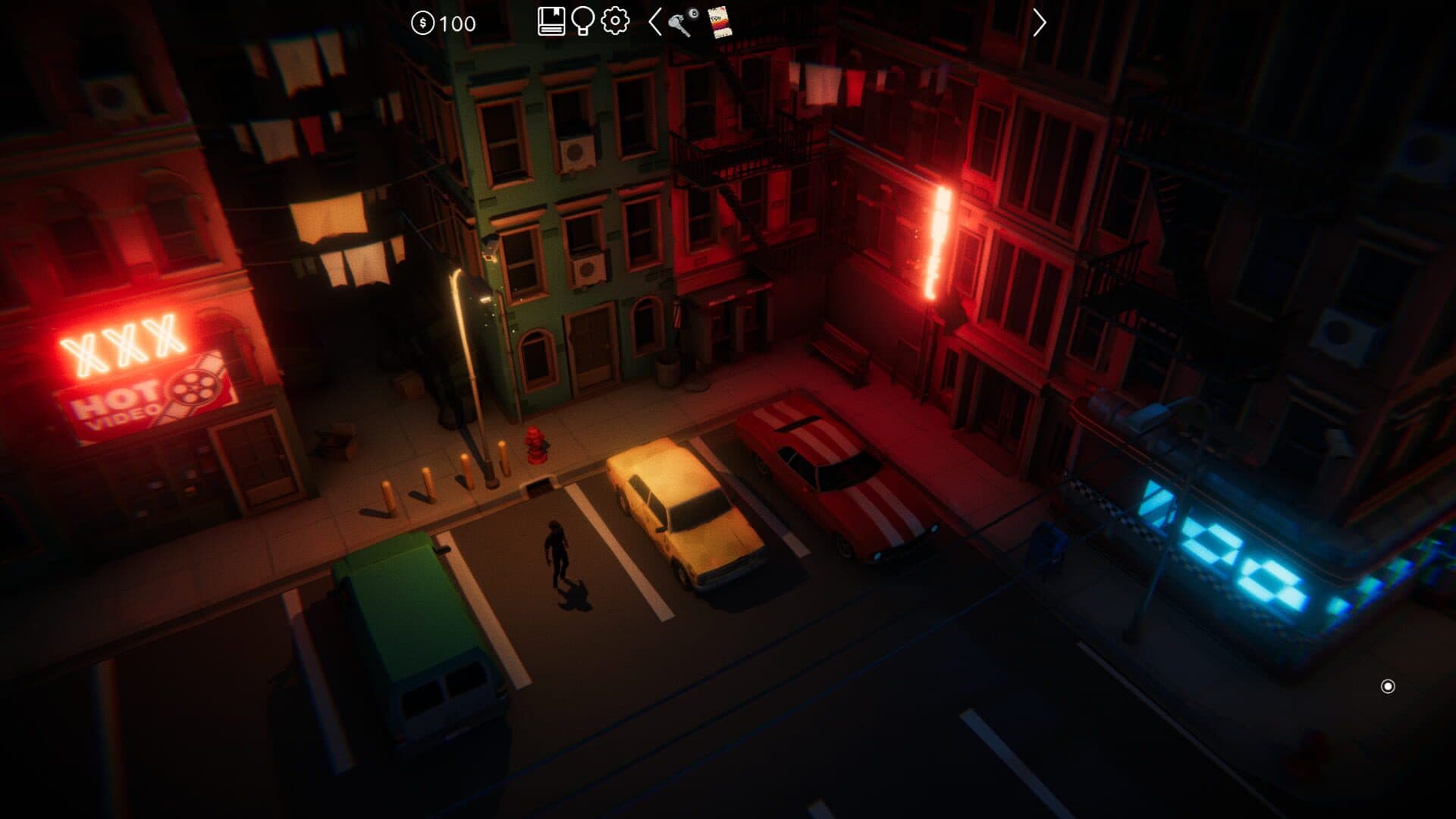Show a hint with the lightbulb icon
This screenshot has height=819, width=1456.
click(x=582, y=21)
